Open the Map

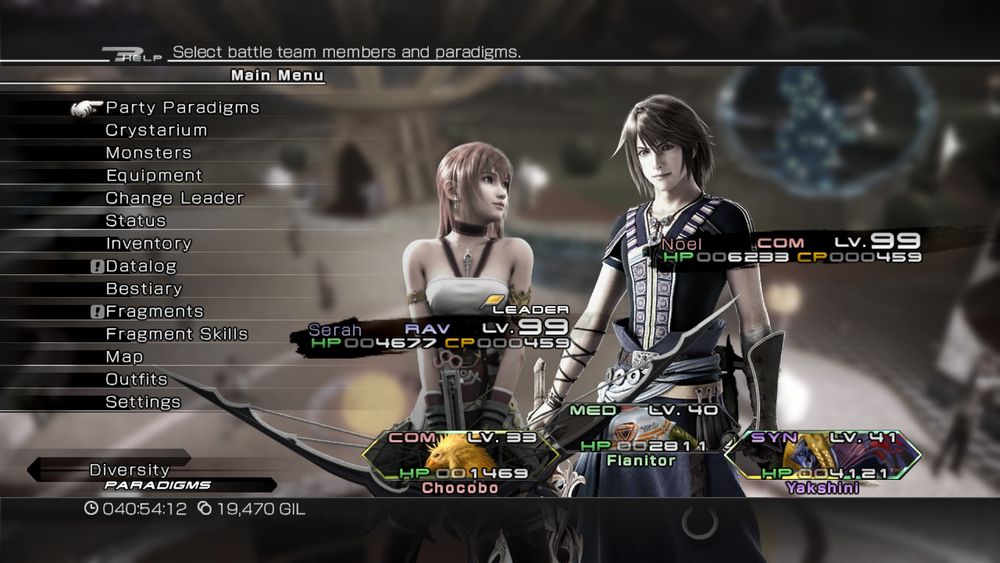[124, 357]
